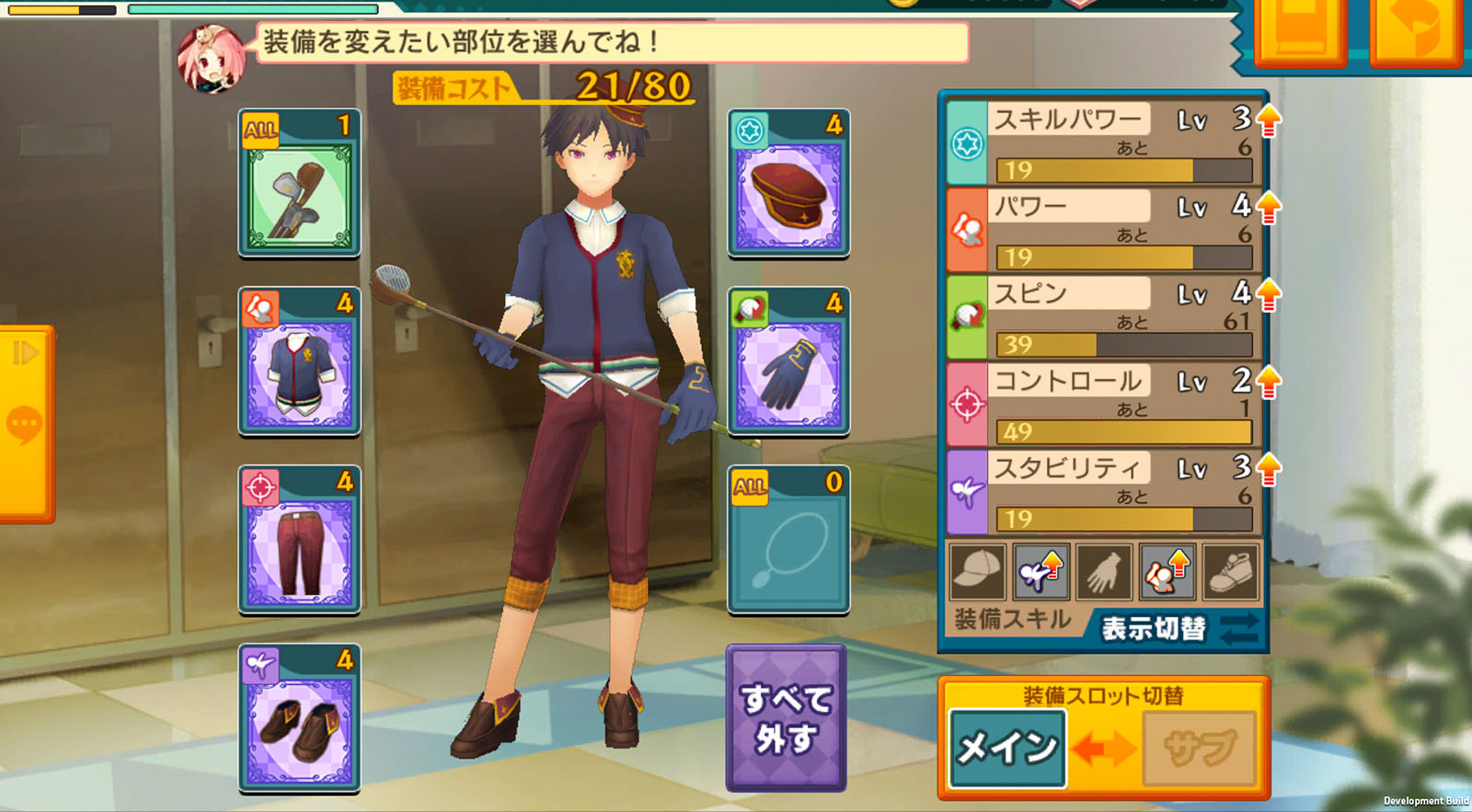Choose the maroon pants equipment slot

point(299,540)
